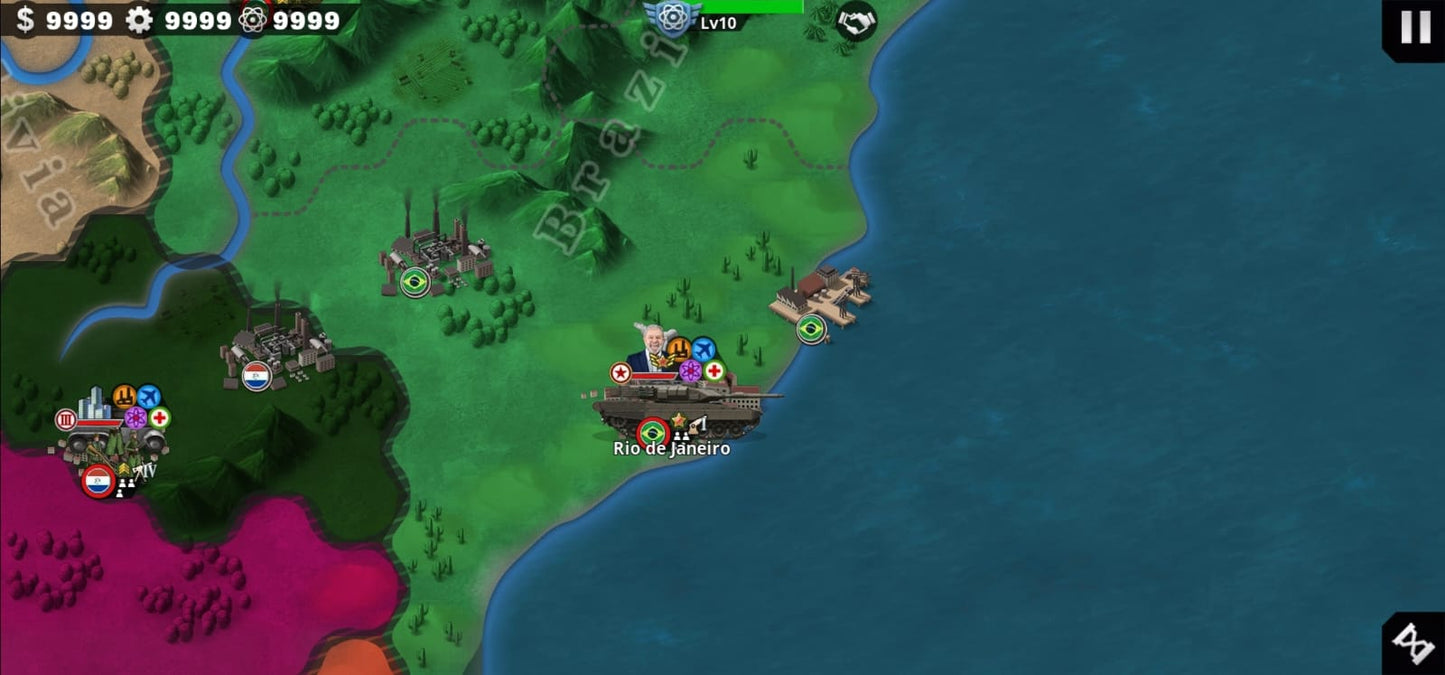Select the tank unit at Rio de Janeiro
This screenshot has width=1445, height=675.
pyautogui.click(x=680, y=405)
